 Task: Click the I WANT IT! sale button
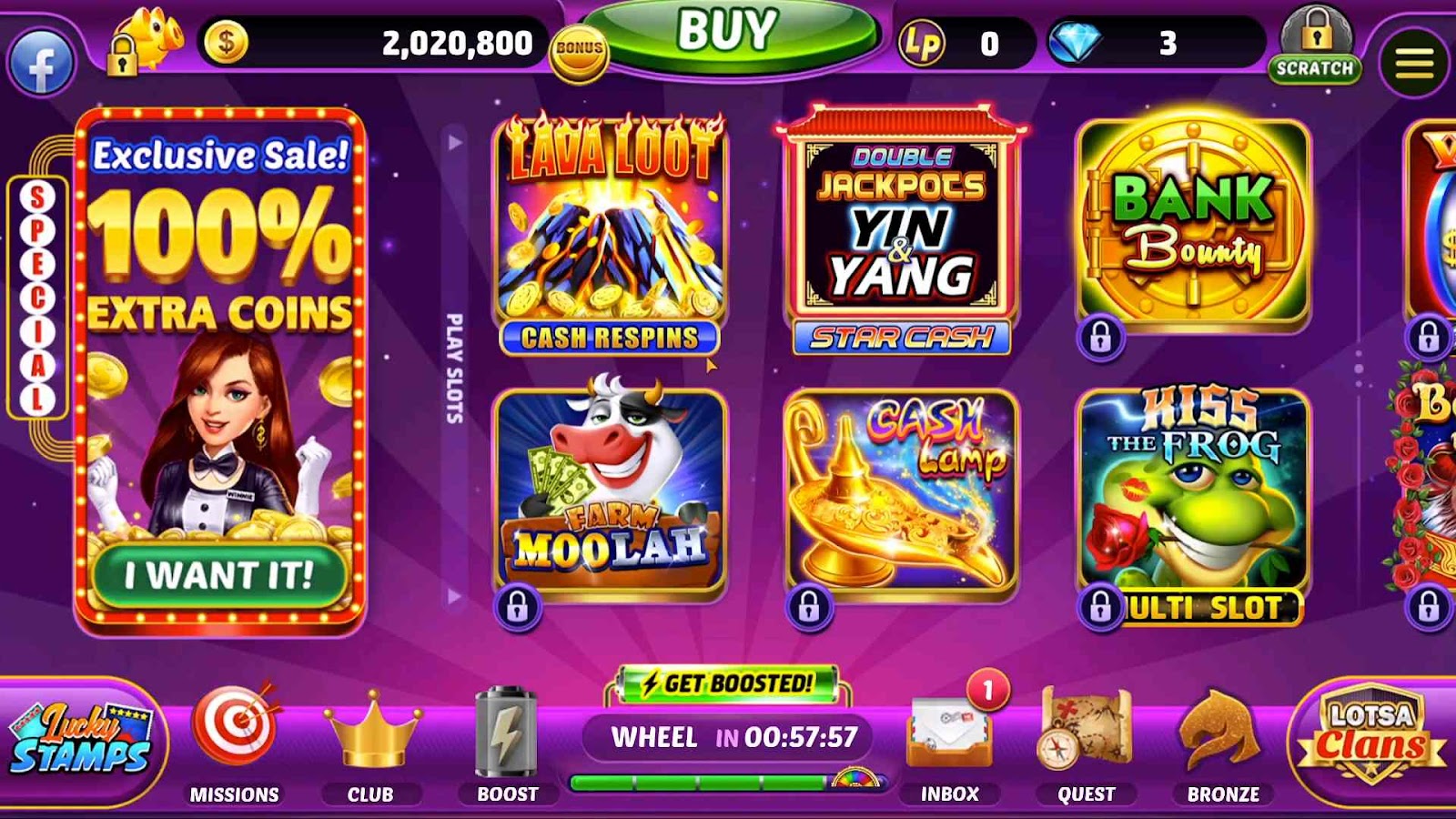[219, 575]
